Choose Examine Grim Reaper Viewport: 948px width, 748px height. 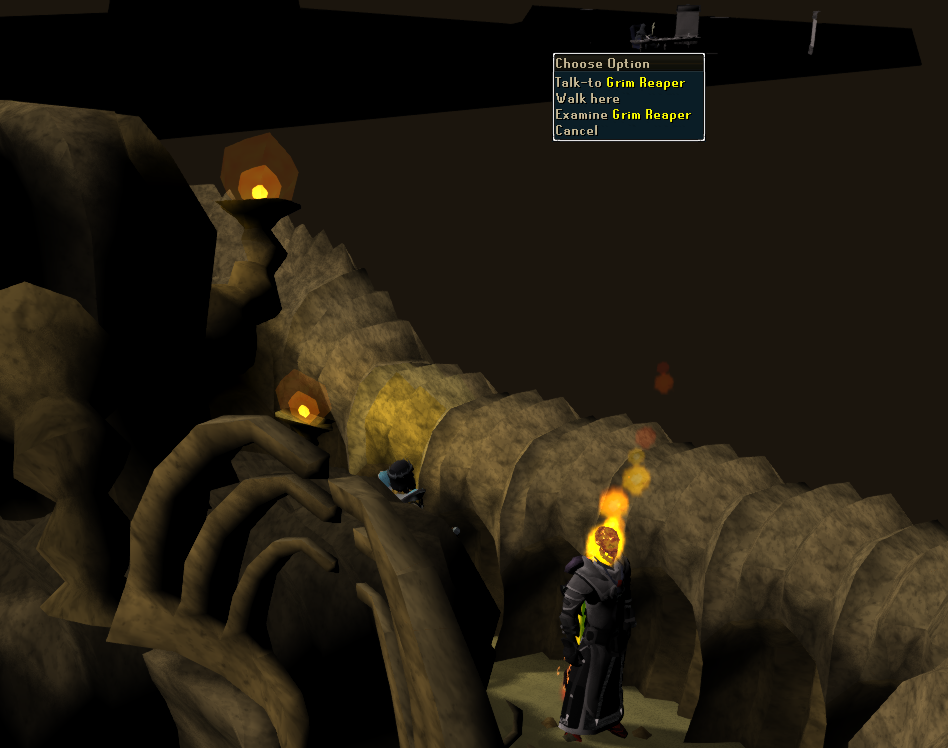623,115
